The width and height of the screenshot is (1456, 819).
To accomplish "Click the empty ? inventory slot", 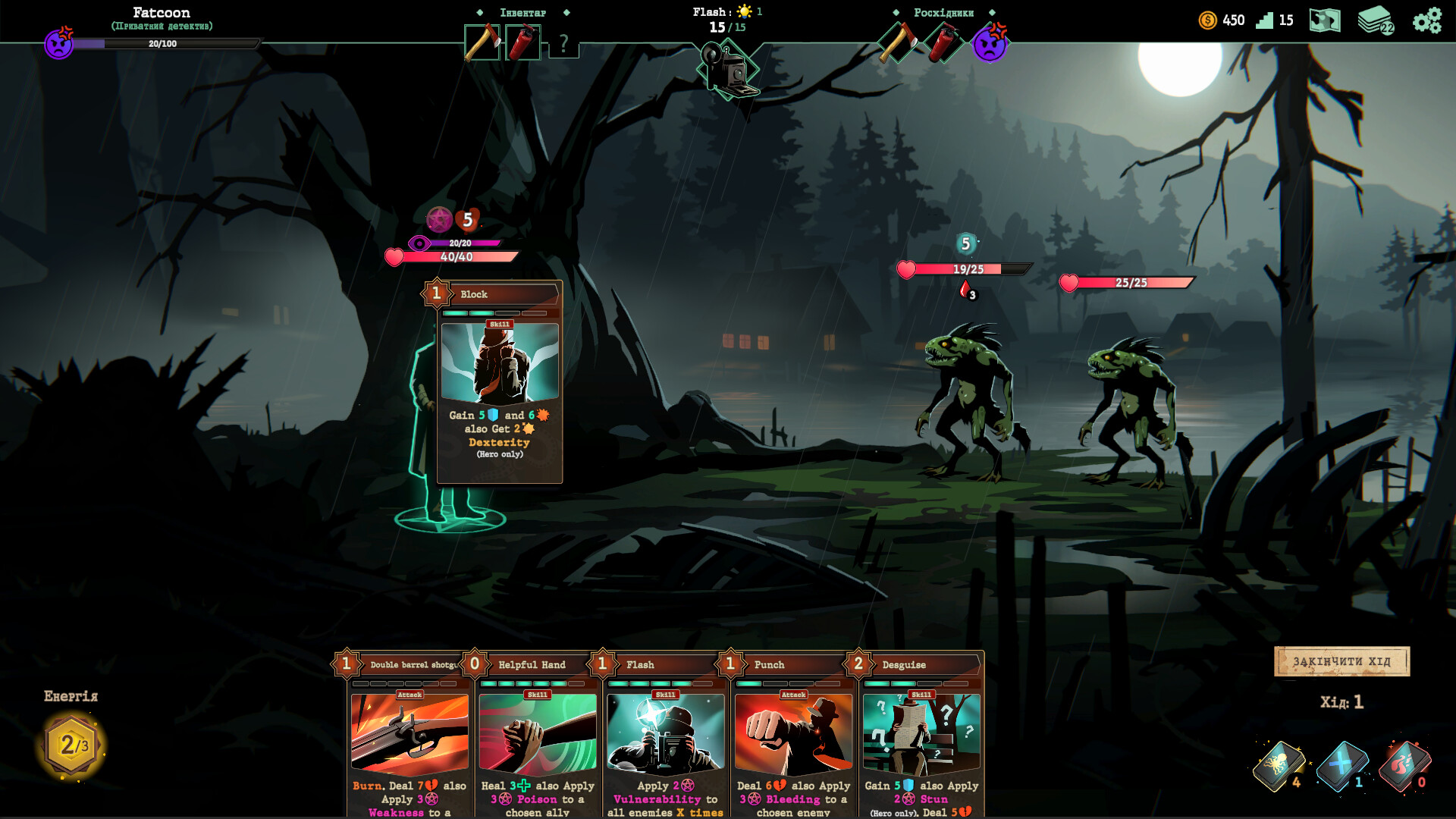I will 562,43.
